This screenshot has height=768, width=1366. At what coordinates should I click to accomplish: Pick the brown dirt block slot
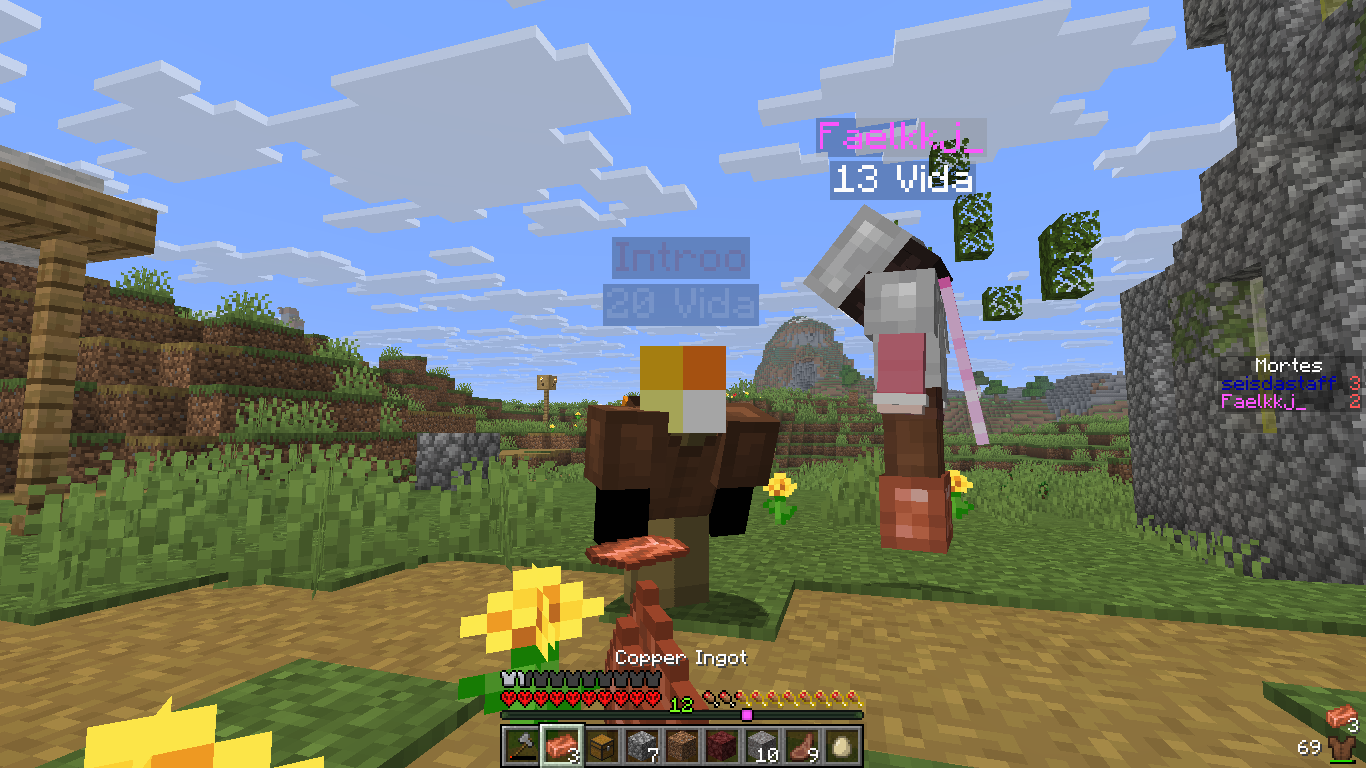pyautogui.click(x=682, y=746)
